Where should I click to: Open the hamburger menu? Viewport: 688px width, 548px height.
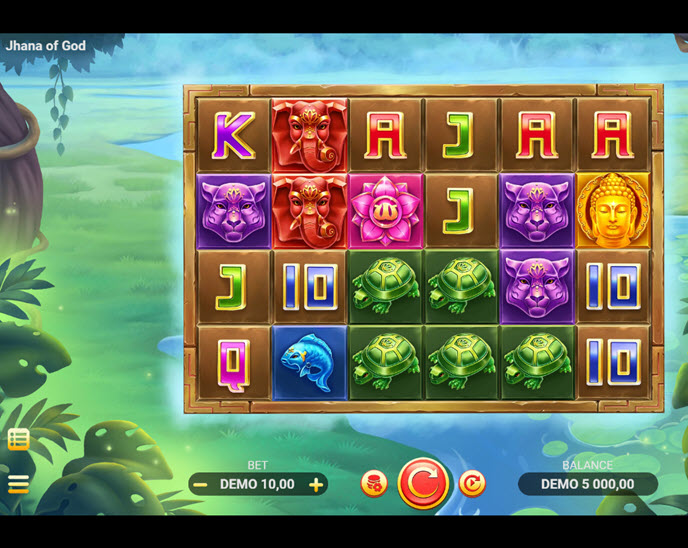pyautogui.click(x=18, y=485)
